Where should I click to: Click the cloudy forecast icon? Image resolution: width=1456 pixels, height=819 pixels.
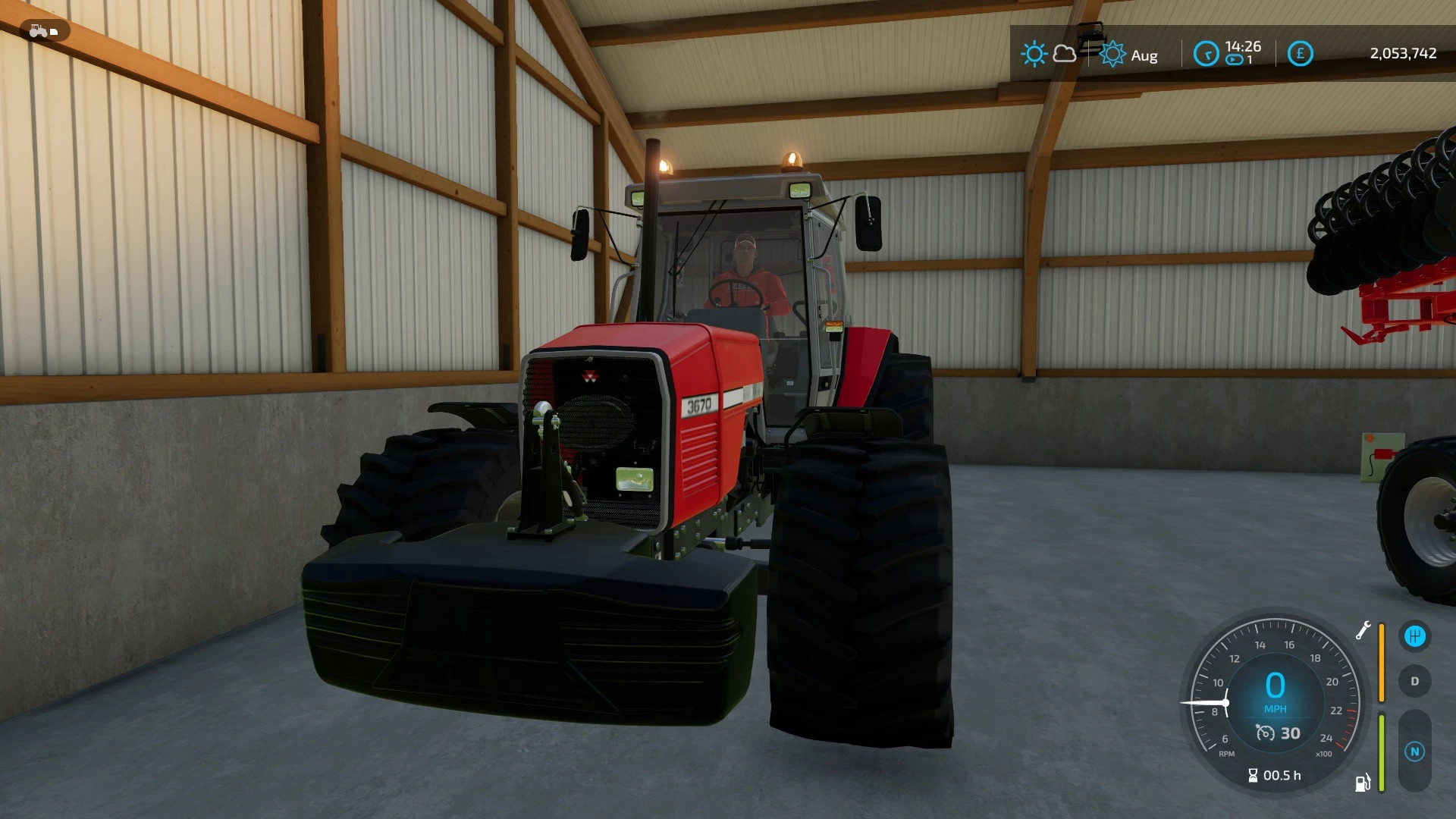(x=1065, y=54)
